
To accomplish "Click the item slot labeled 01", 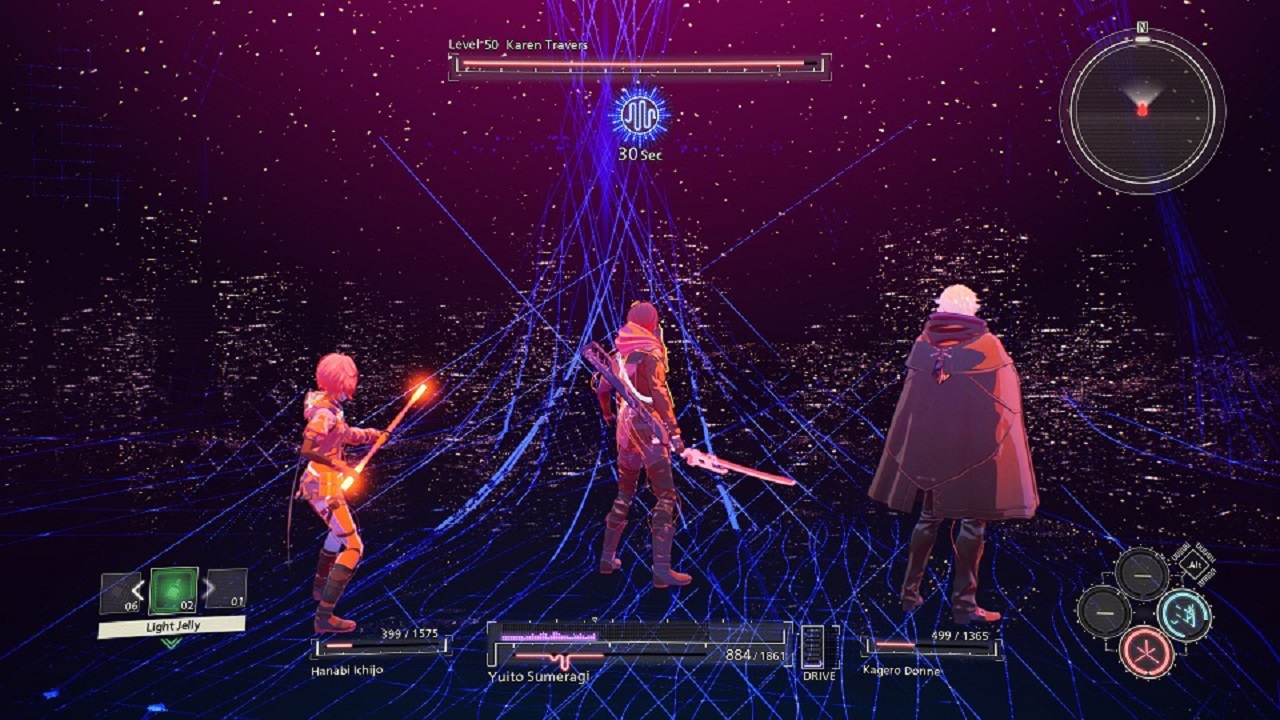I will pyautogui.click(x=225, y=589).
